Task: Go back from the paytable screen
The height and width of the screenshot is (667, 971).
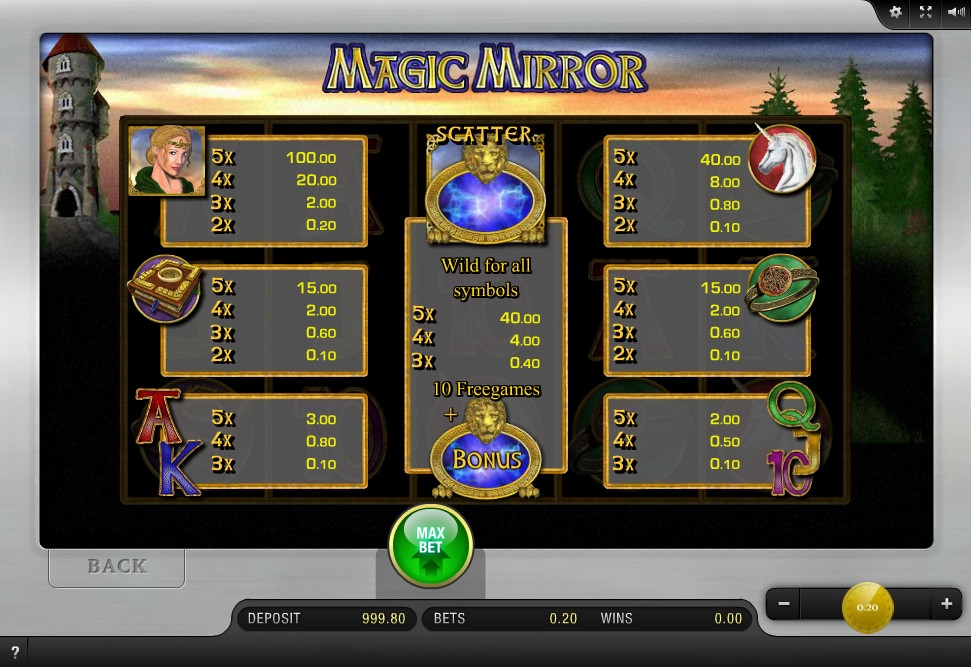Action: coord(117,566)
